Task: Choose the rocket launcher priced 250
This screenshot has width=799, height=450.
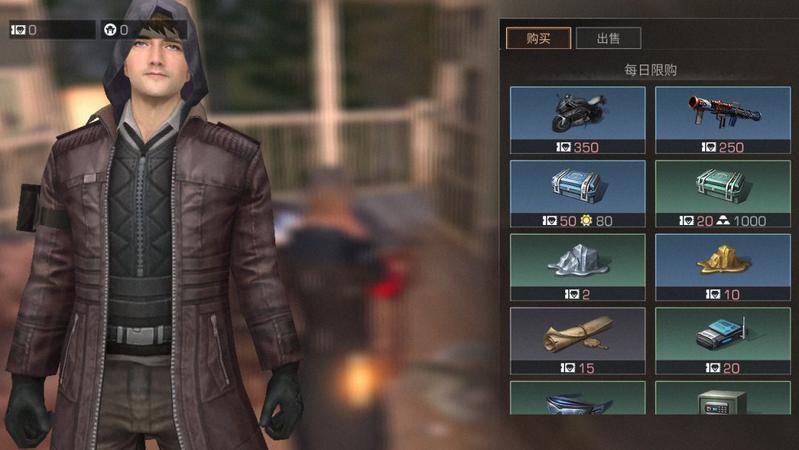Action: point(723,120)
